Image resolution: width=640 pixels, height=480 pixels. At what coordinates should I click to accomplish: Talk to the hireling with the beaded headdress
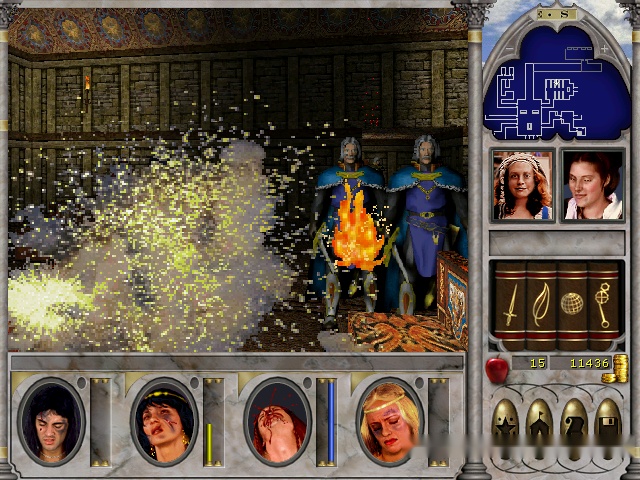[x=521, y=185]
